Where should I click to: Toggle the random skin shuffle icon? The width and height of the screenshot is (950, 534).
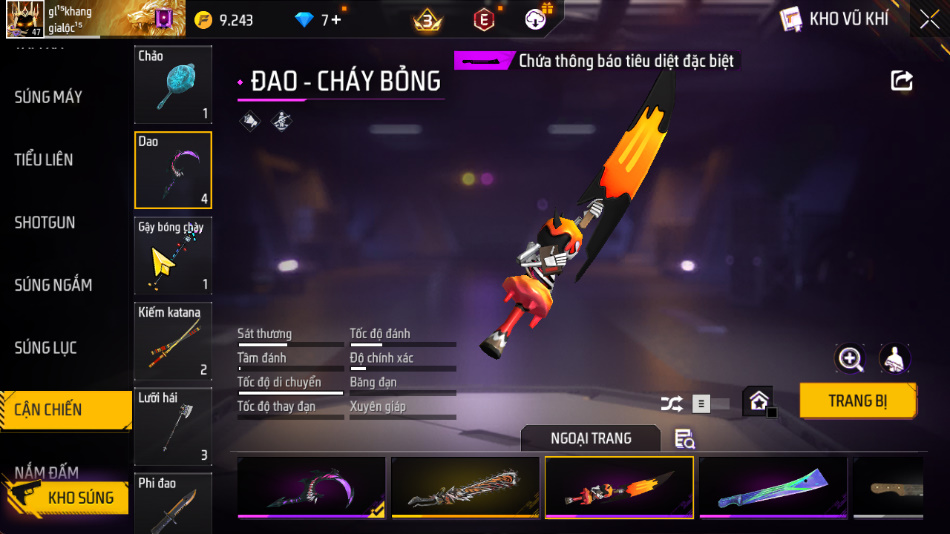point(672,404)
